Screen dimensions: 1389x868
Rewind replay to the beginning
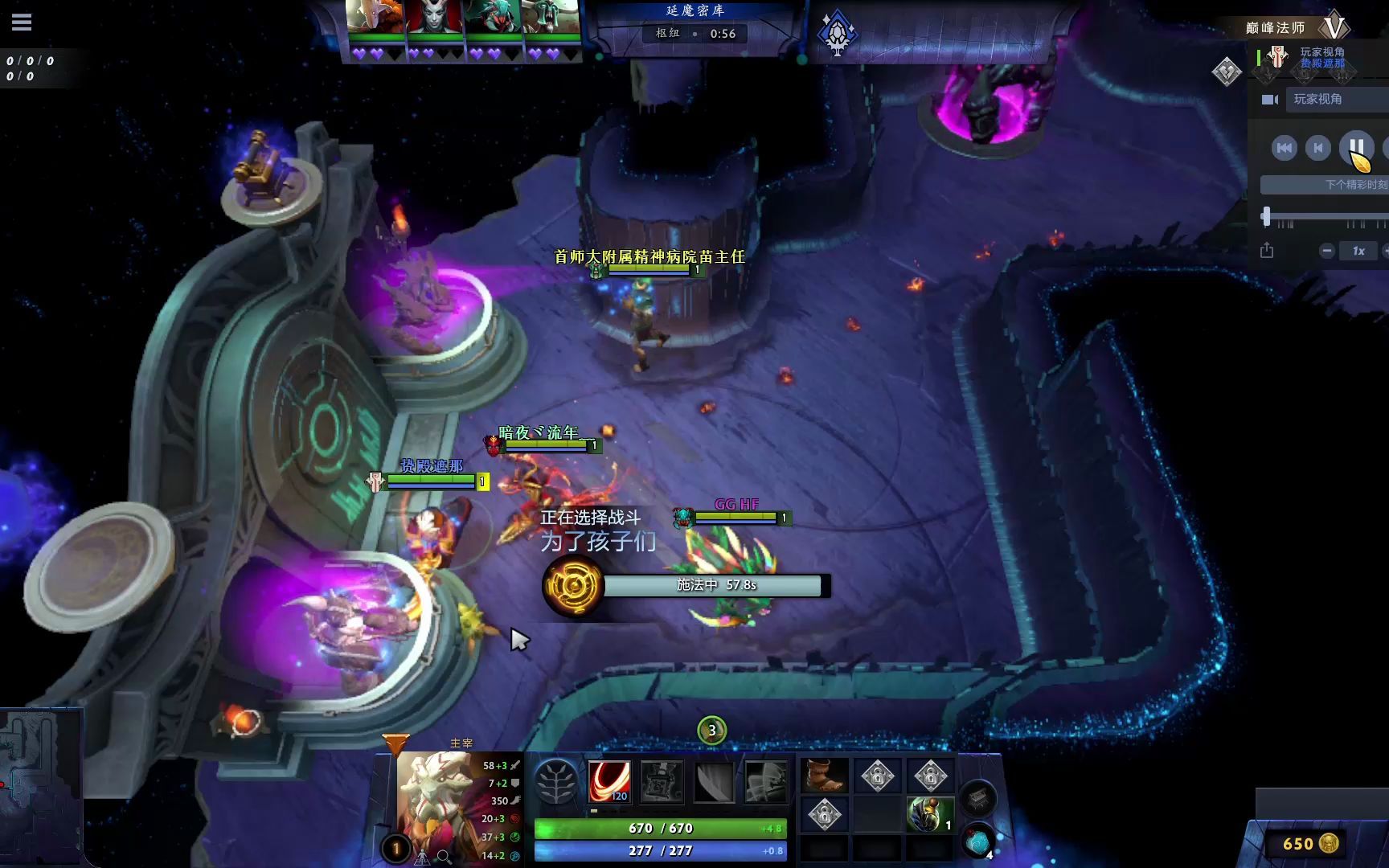tap(1284, 148)
